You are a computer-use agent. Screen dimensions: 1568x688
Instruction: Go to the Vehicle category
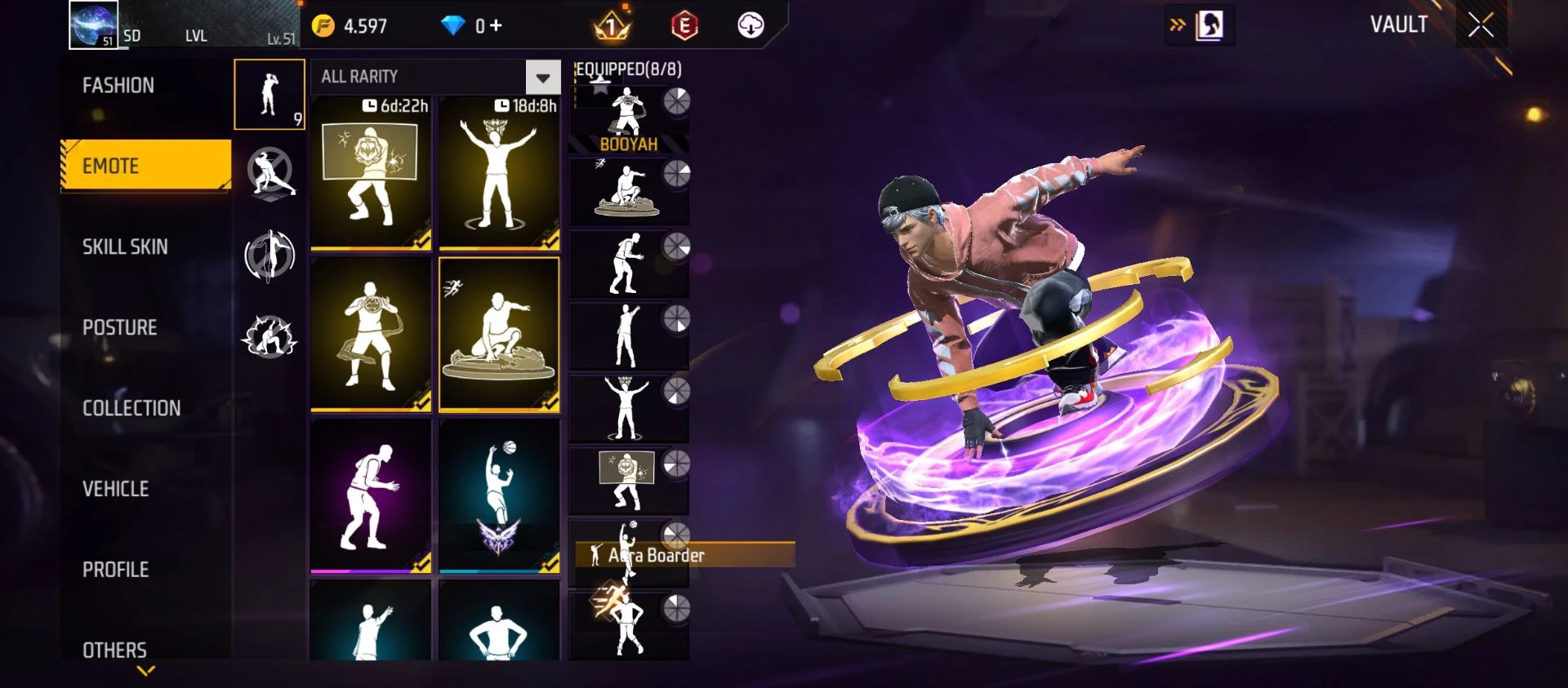tap(116, 489)
